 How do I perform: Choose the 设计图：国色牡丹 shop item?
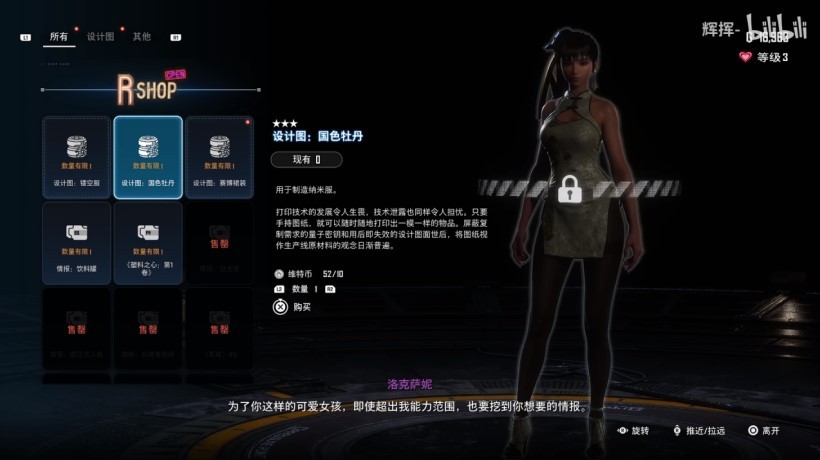click(148, 155)
